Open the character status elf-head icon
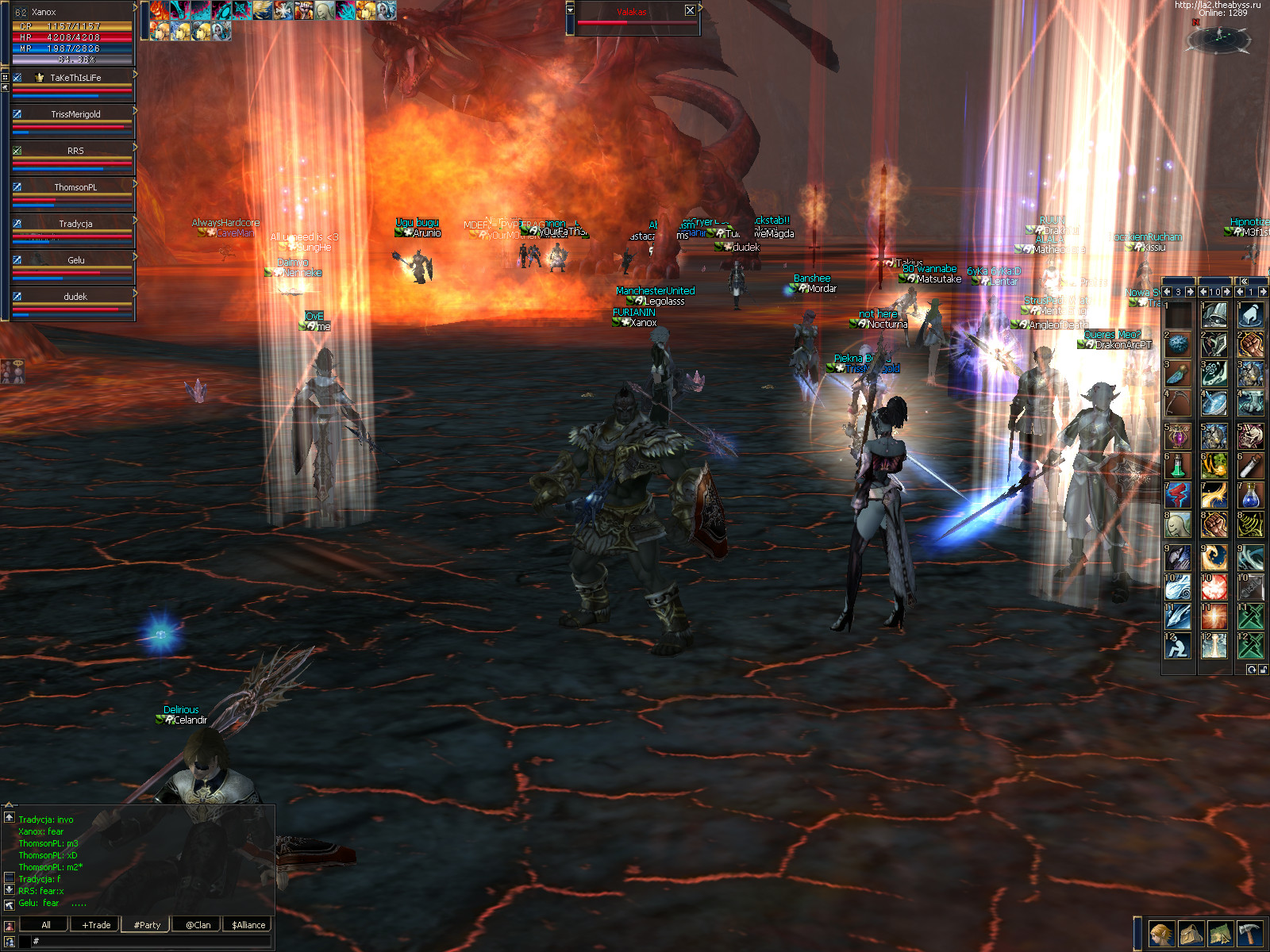The height and width of the screenshot is (952, 1270). coord(1160,934)
